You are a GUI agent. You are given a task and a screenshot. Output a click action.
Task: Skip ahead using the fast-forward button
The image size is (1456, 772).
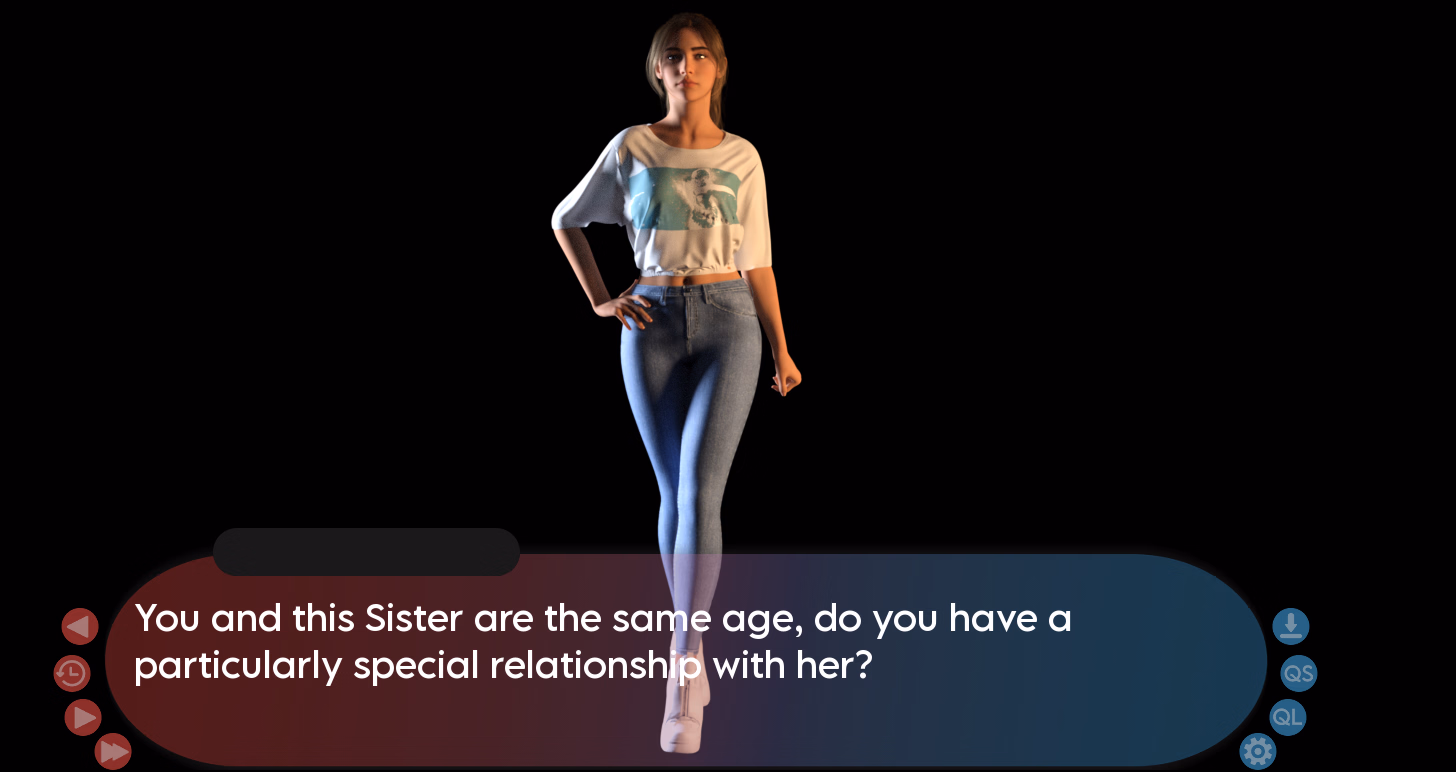tap(113, 751)
